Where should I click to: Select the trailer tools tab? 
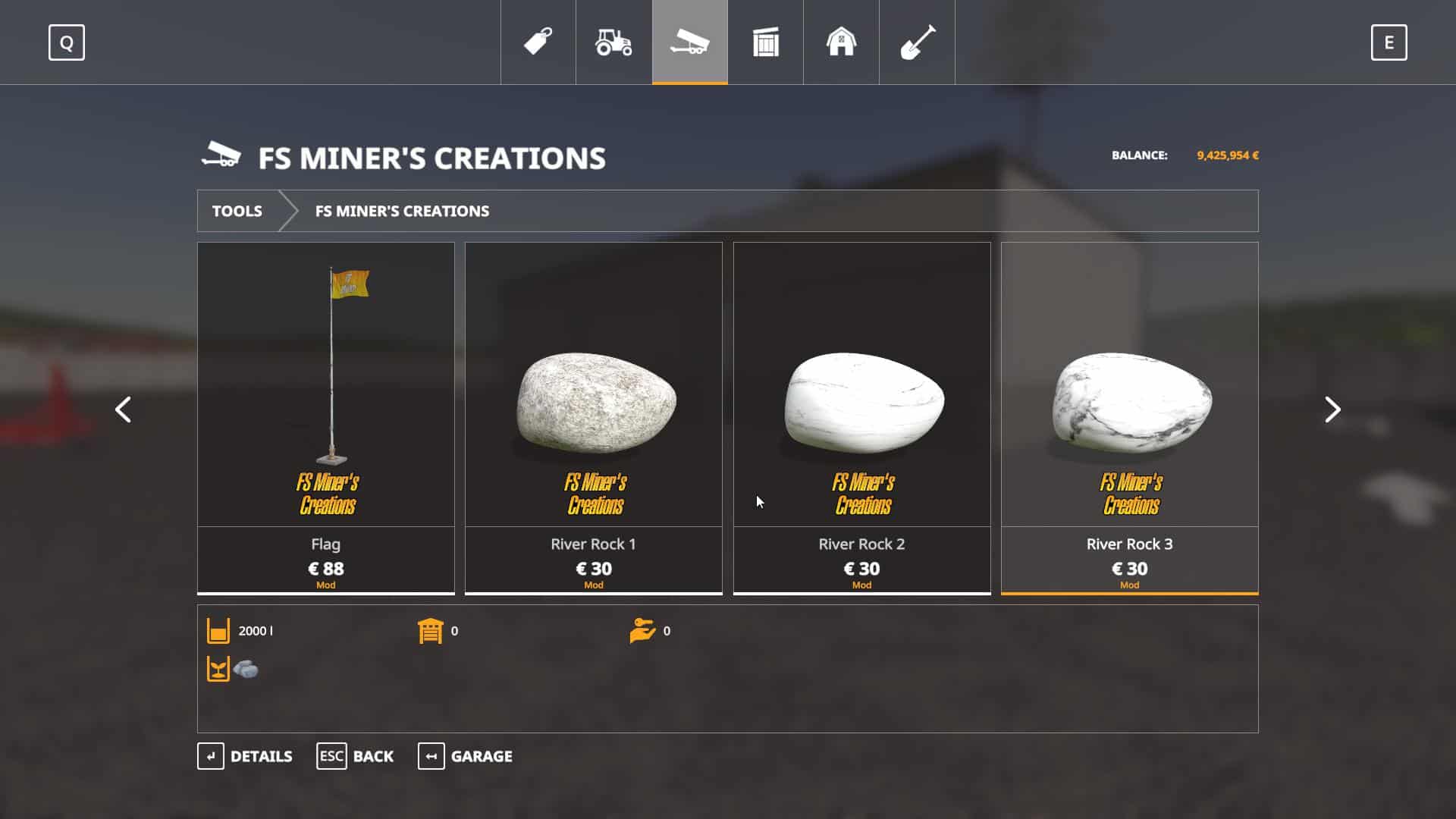[x=689, y=42]
